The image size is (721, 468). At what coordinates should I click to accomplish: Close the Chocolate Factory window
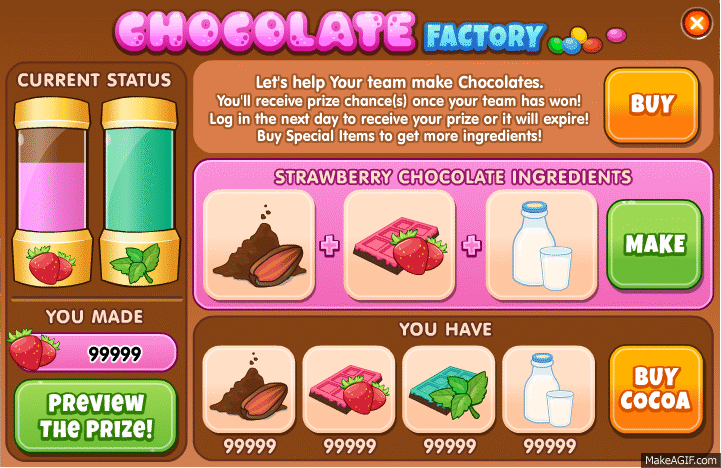[x=696, y=22]
